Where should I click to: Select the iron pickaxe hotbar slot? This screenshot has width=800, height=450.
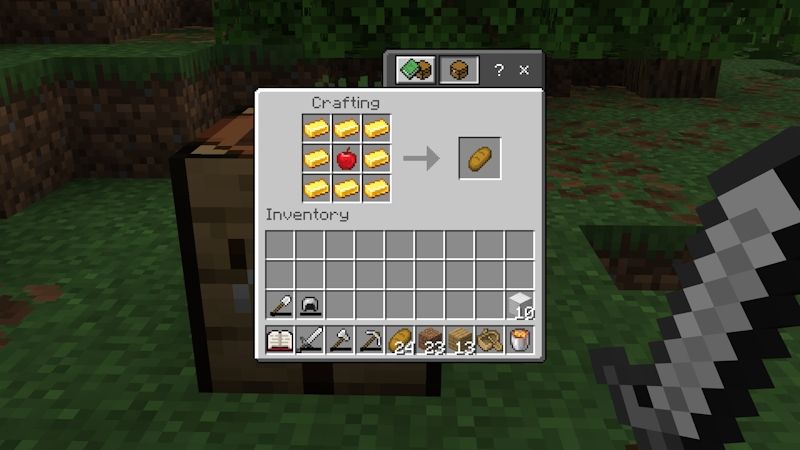(x=369, y=340)
